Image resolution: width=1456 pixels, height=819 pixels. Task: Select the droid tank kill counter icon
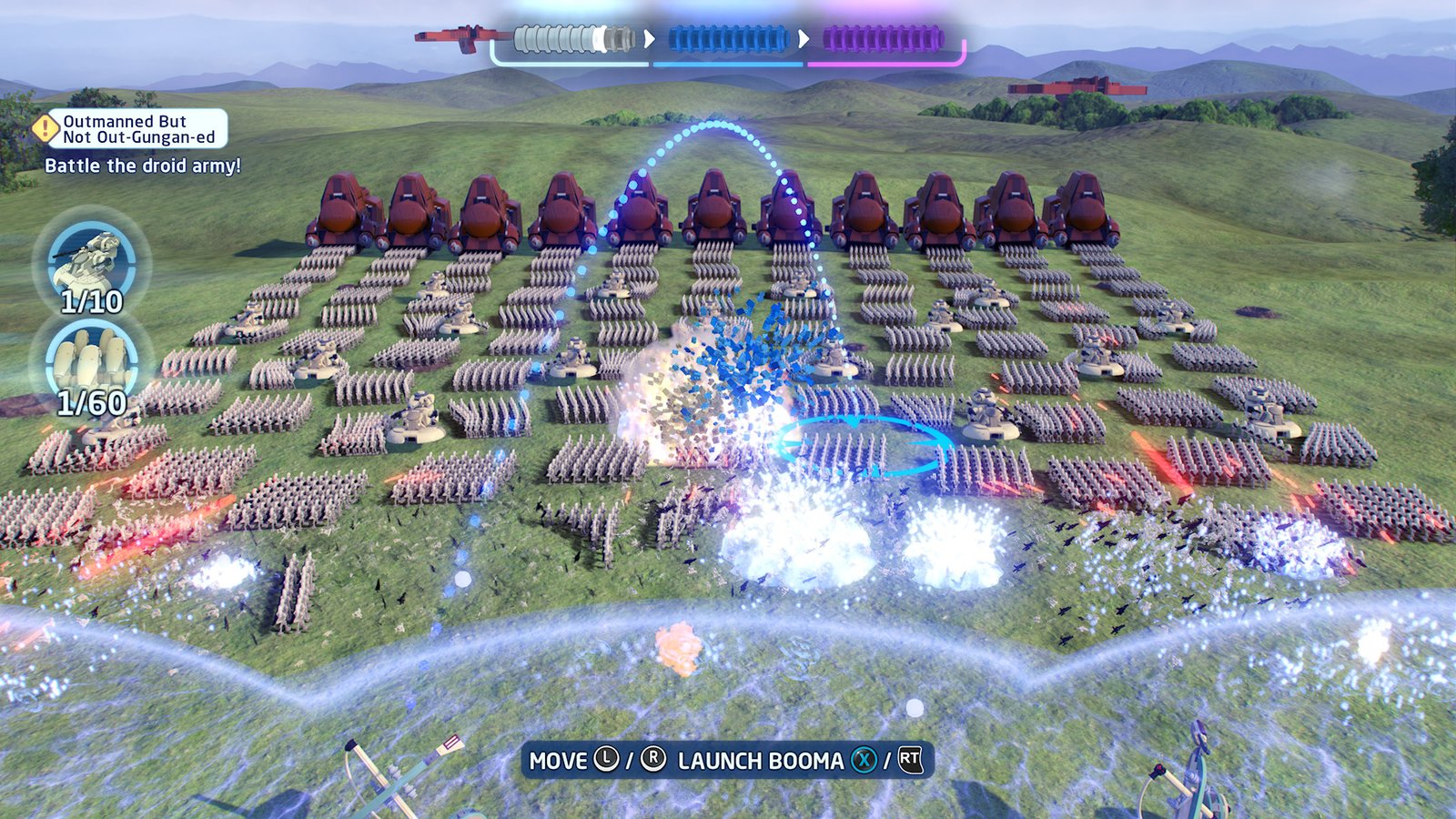[x=91, y=263]
